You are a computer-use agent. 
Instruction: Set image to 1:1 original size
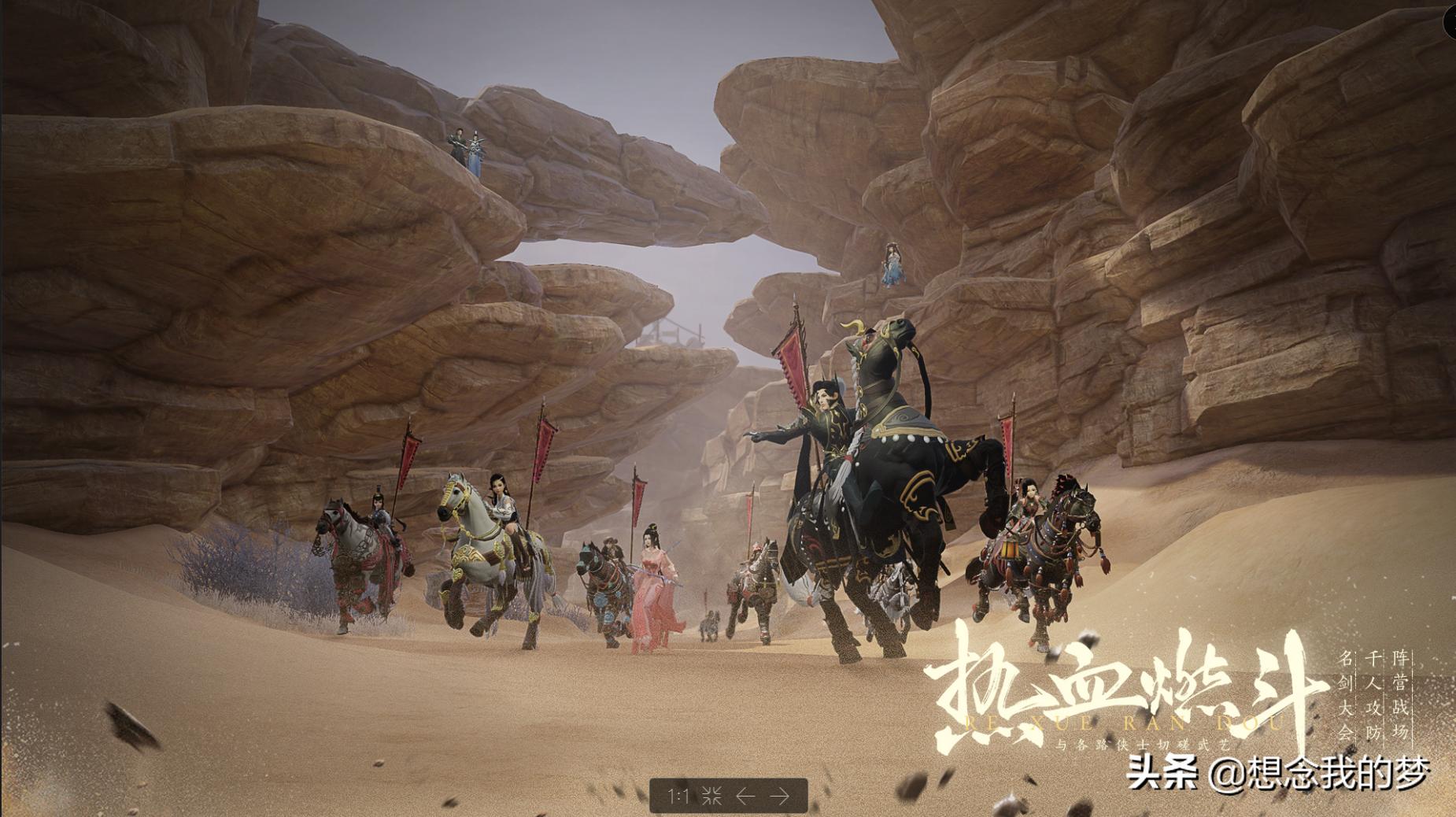[x=678, y=796]
